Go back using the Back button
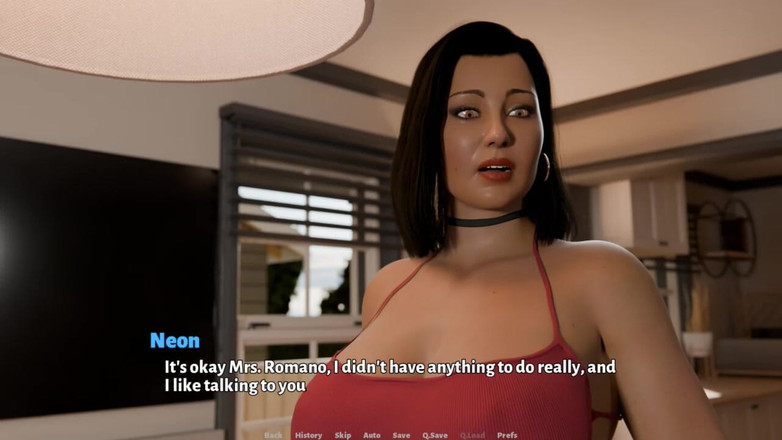Viewport: 782px width, 440px height. (273, 435)
